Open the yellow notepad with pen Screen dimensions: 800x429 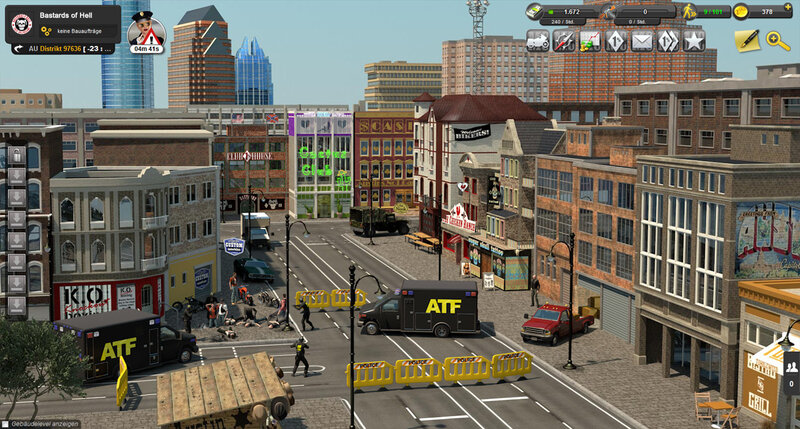click(x=746, y=40)
